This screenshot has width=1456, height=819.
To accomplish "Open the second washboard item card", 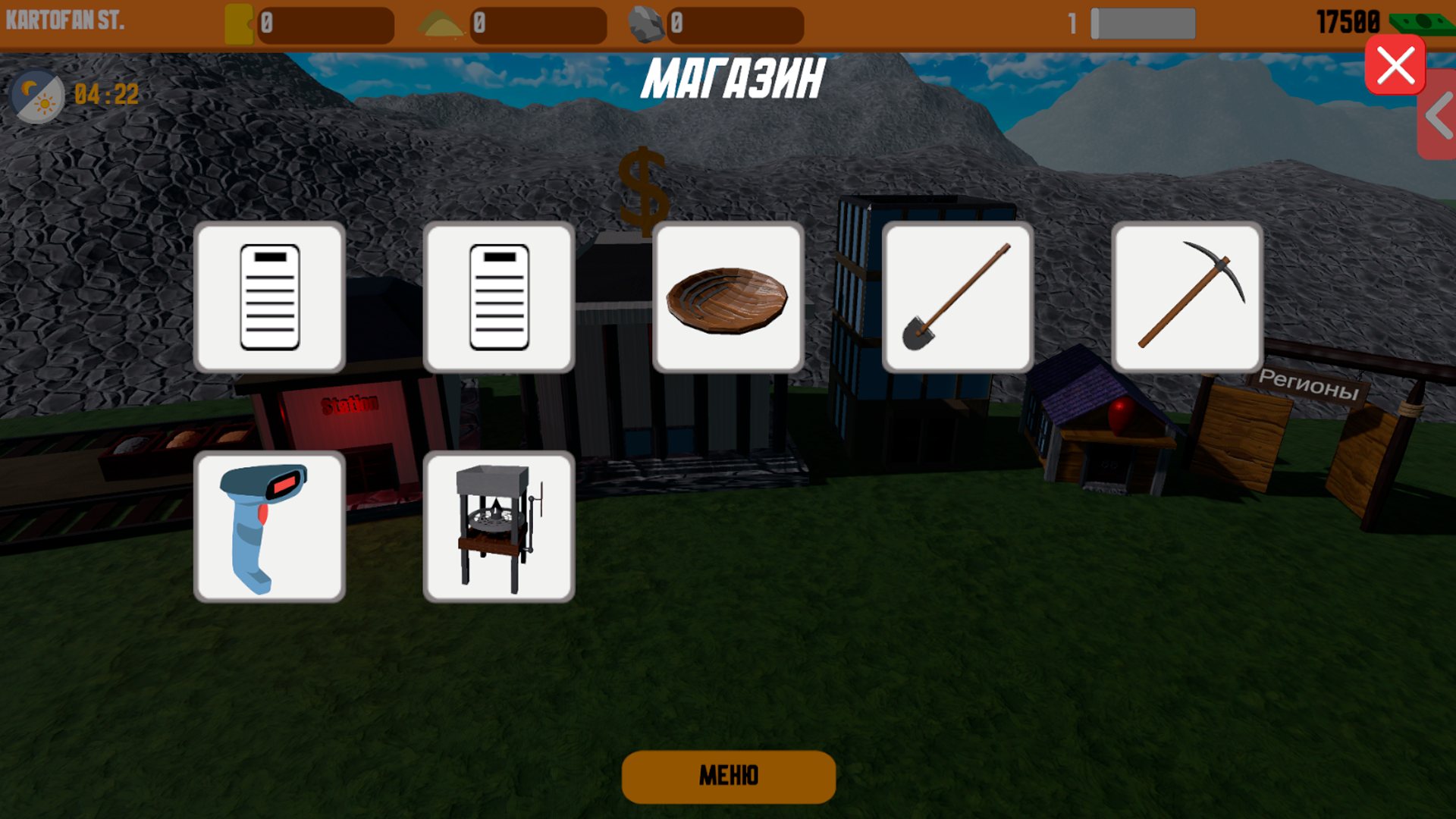I will 498,297.
